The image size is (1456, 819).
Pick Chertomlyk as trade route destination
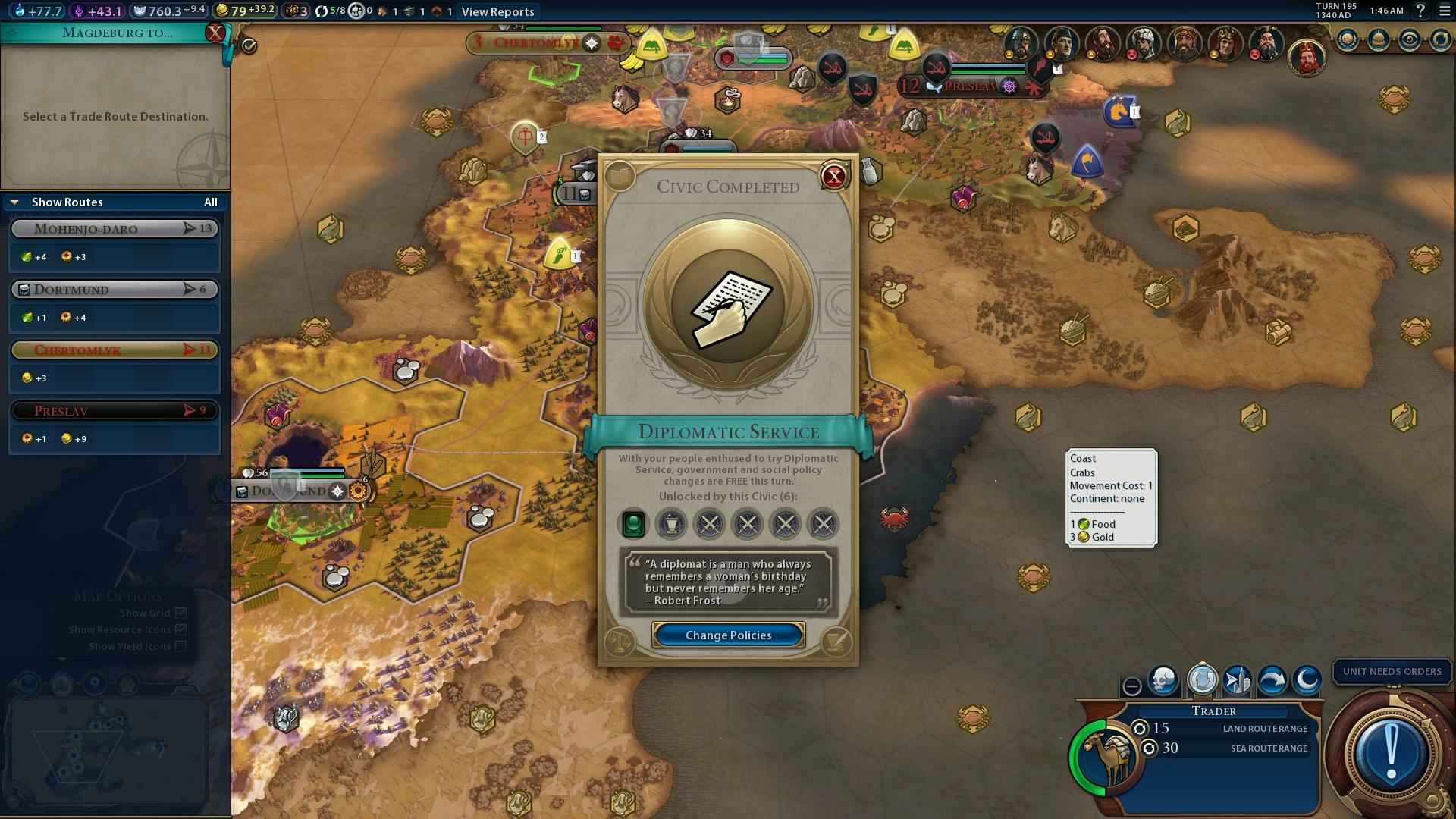click(x=115, y=350)
